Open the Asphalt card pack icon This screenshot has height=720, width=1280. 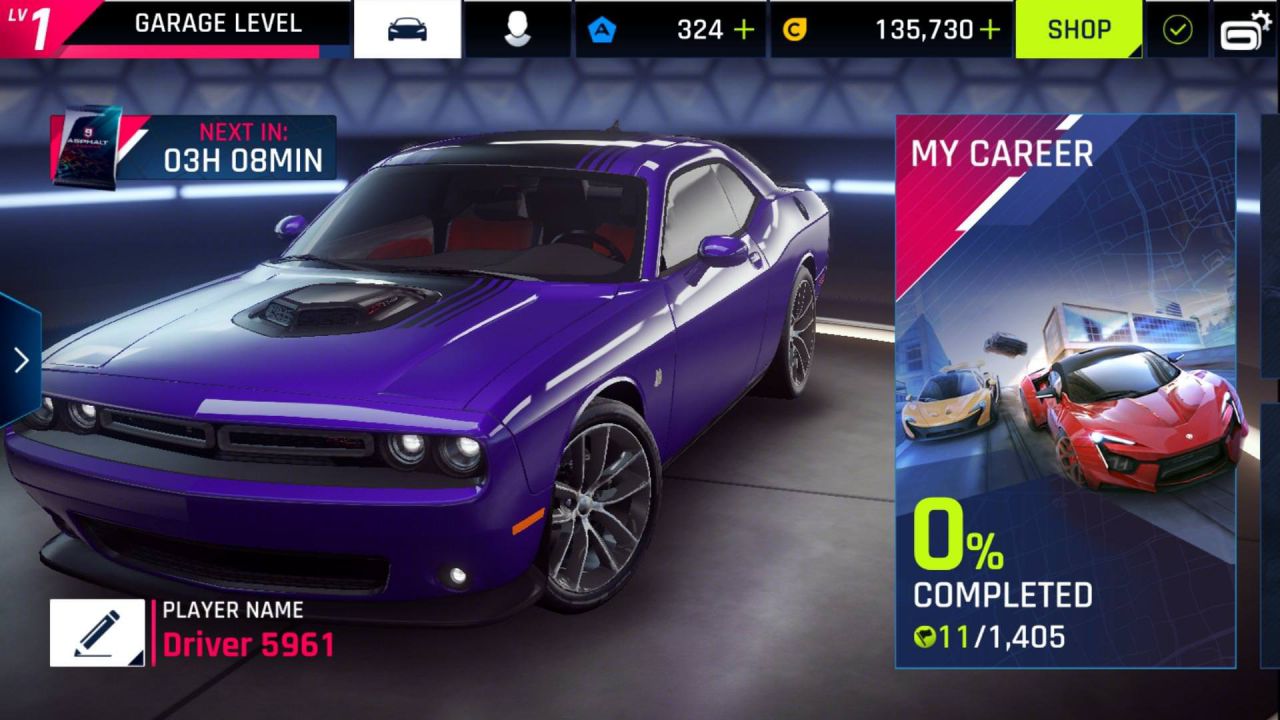coord(88,145)
